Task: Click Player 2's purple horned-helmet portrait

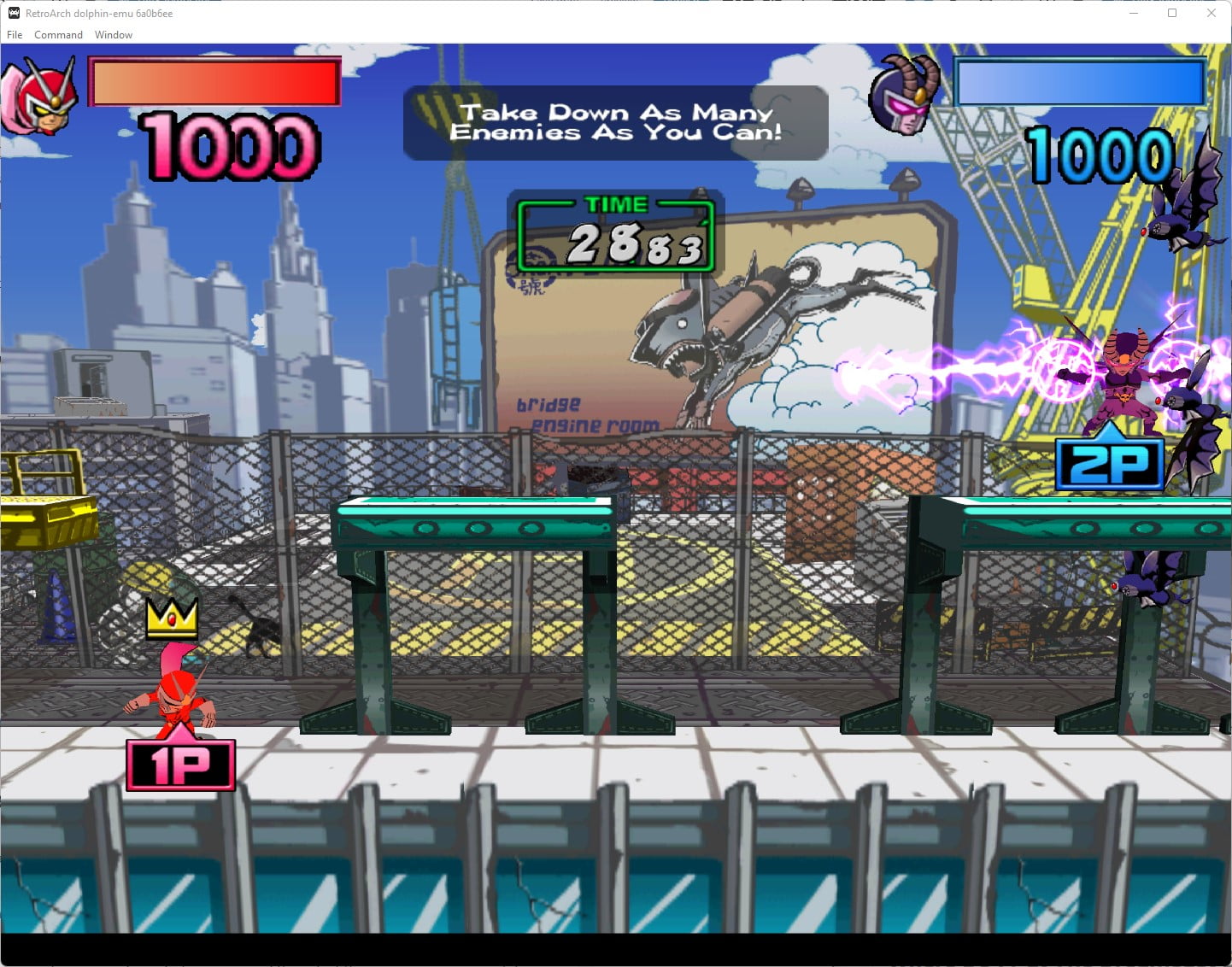Action: pos(906,96)
